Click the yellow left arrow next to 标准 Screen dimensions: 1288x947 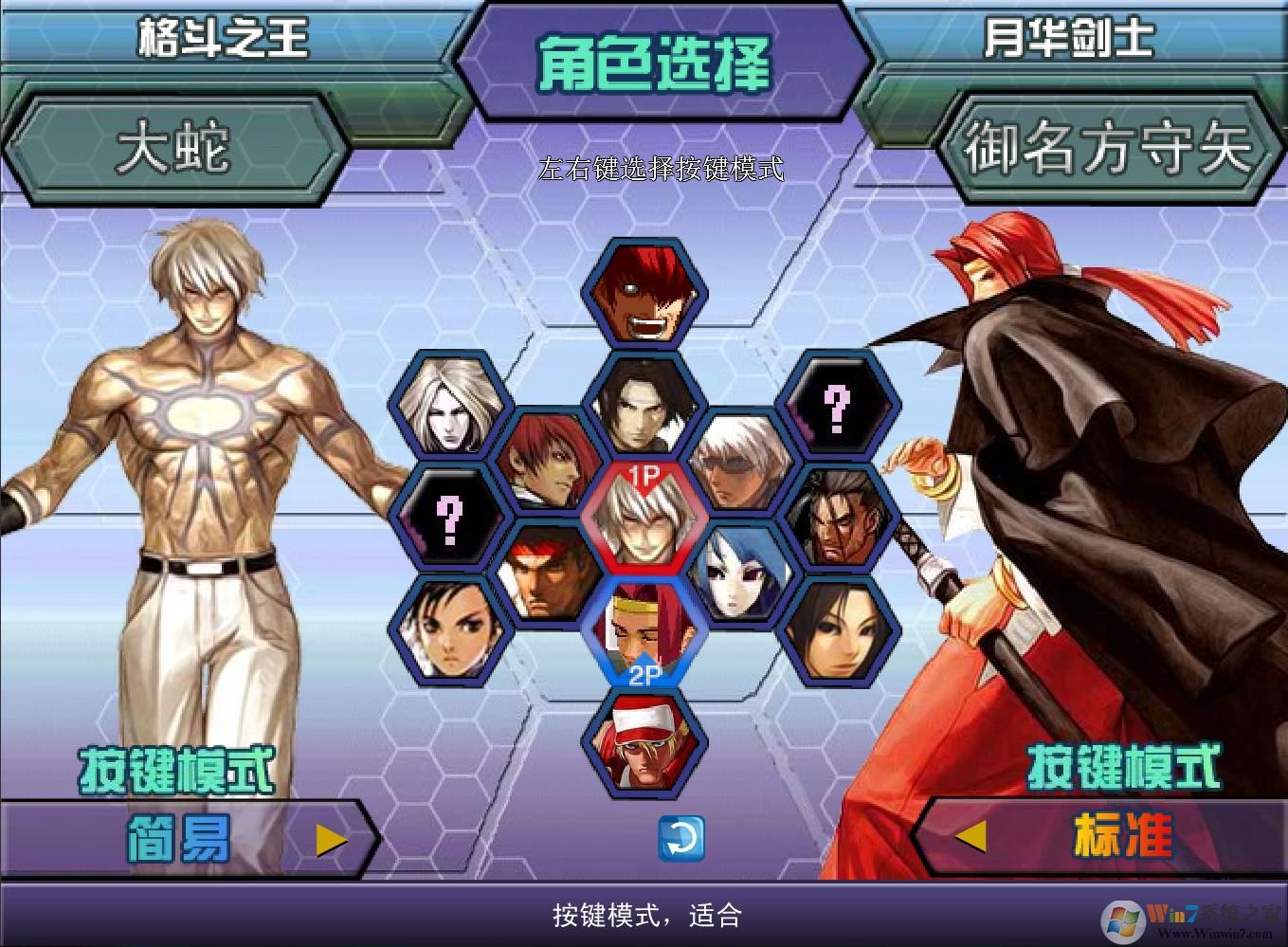[x=971, y=836]
